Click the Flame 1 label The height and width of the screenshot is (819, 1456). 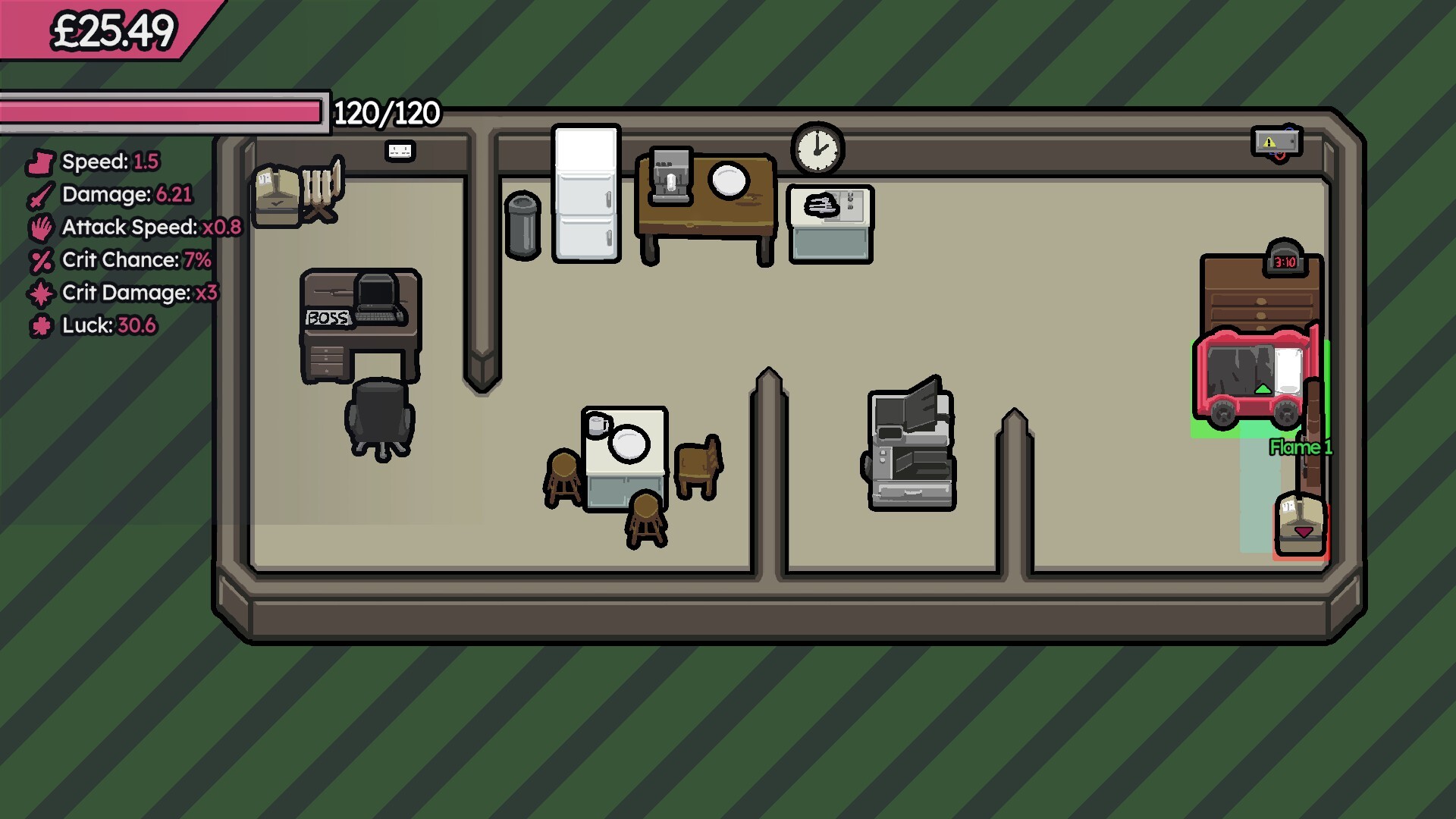click(x=1300, y=448)
